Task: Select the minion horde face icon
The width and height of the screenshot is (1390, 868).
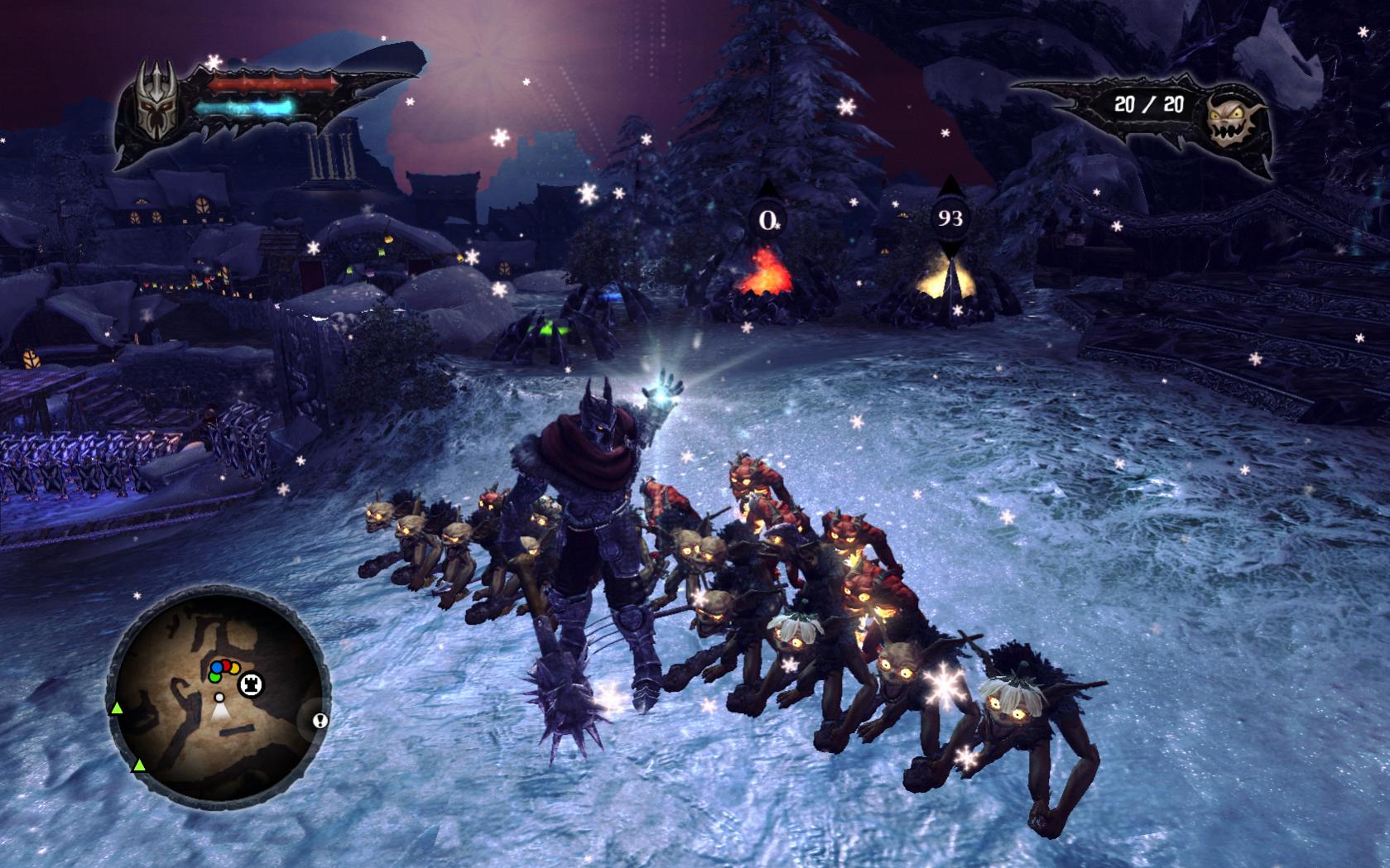Action: coord(1231,122)
